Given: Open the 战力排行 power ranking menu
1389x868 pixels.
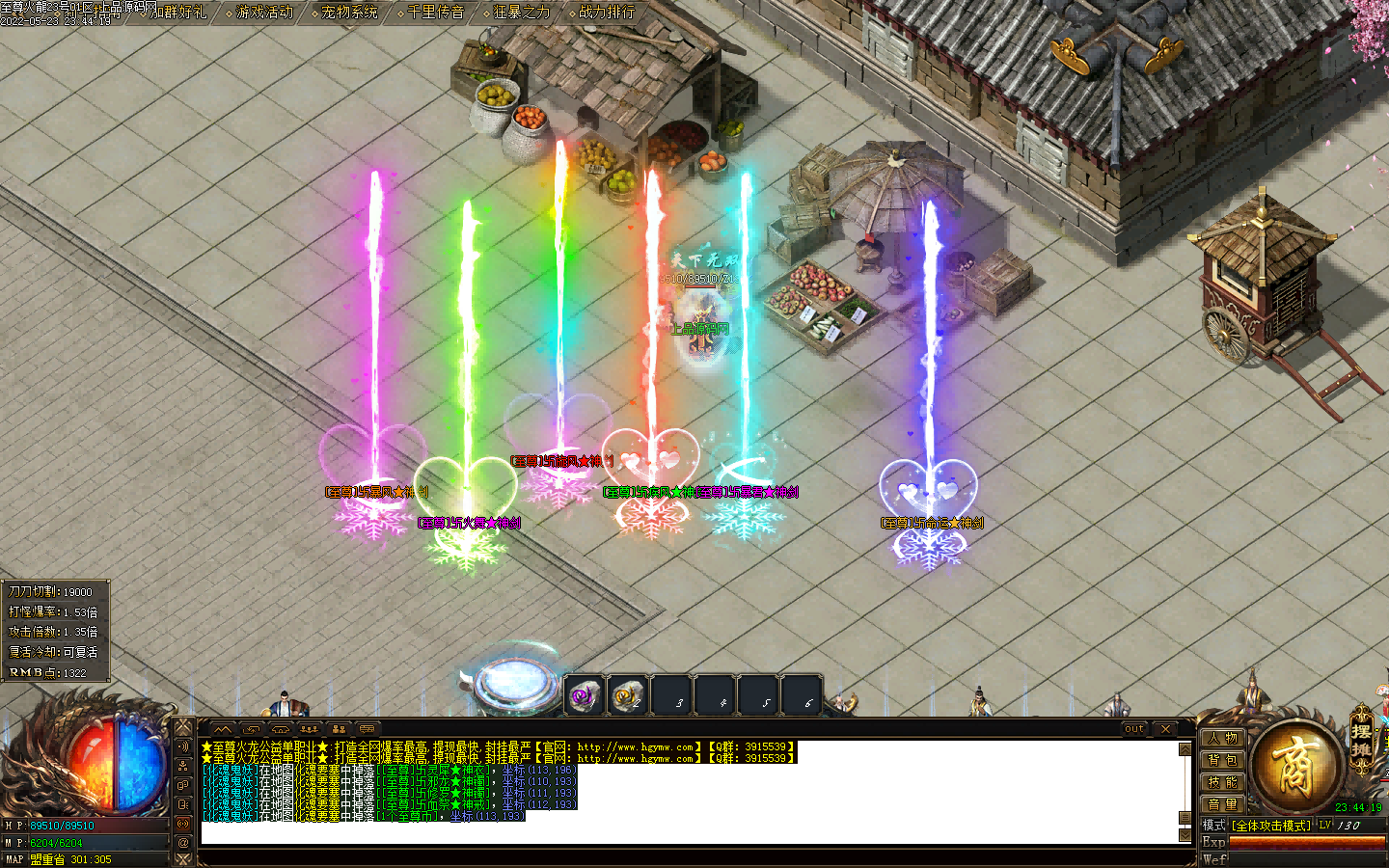Looking at the screenshot, I should [x=607, y=13].
